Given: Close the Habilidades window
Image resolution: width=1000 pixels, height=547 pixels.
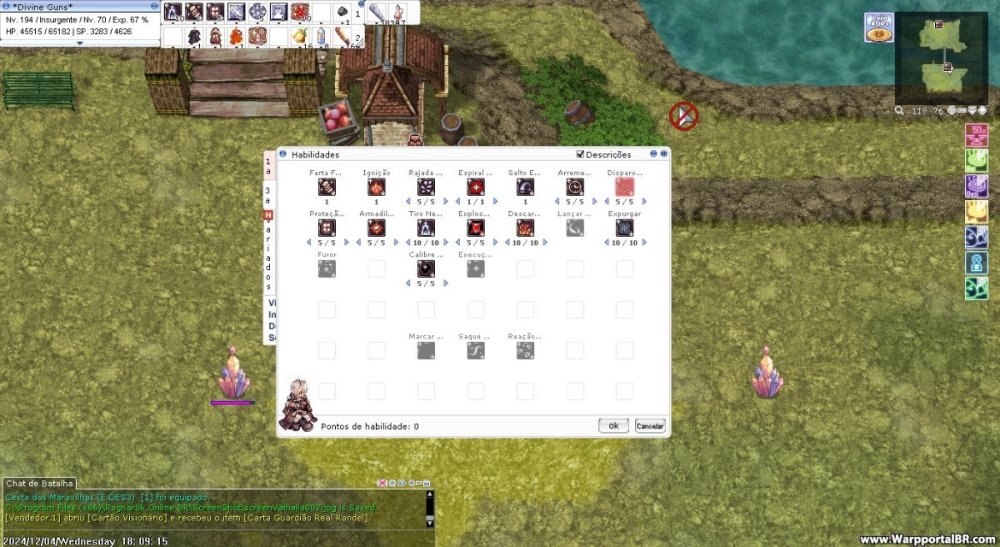Looking at the screenshot, I should coord(663,155).
